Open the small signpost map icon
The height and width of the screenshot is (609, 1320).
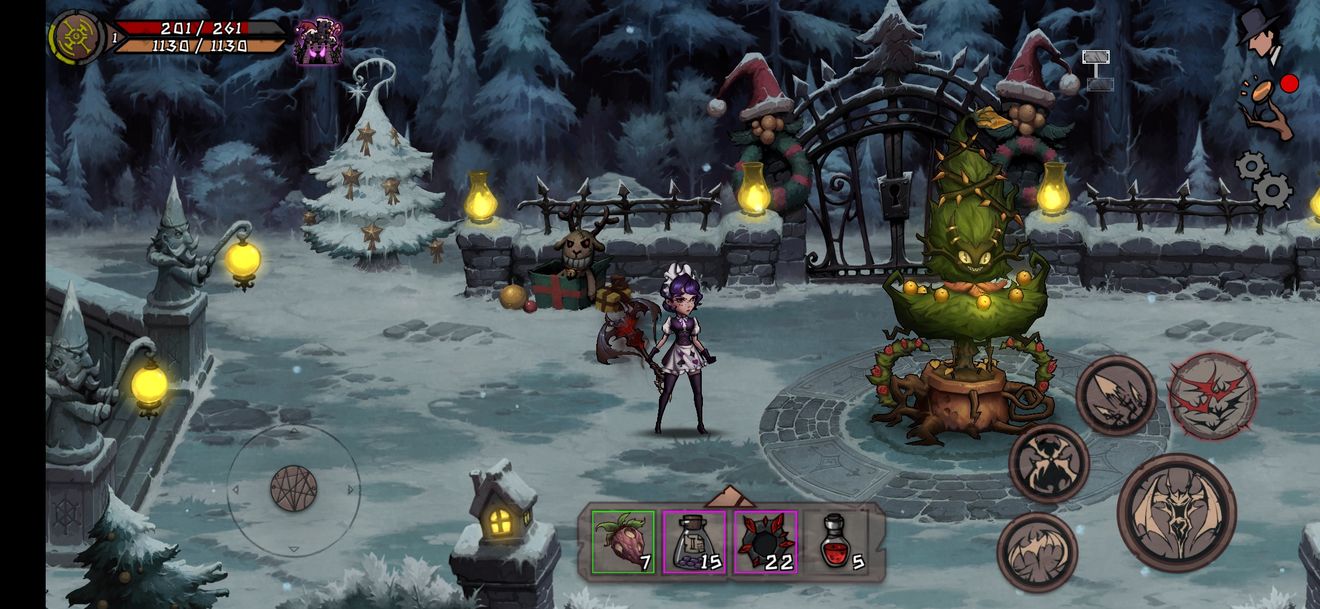1097,70
